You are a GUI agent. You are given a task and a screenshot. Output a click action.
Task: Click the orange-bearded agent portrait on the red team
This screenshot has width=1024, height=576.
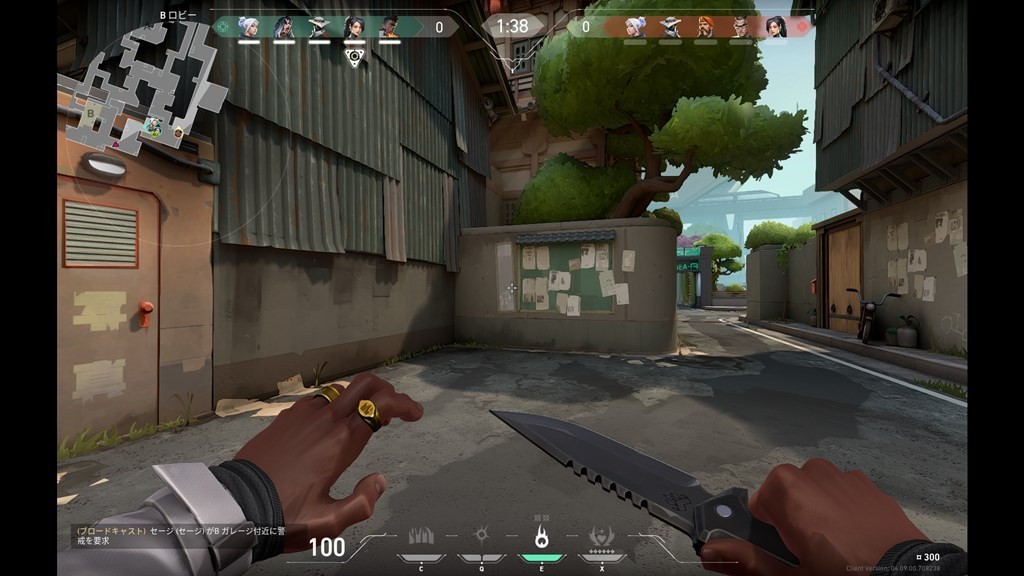pyautogui.click(x=705, y=27)
